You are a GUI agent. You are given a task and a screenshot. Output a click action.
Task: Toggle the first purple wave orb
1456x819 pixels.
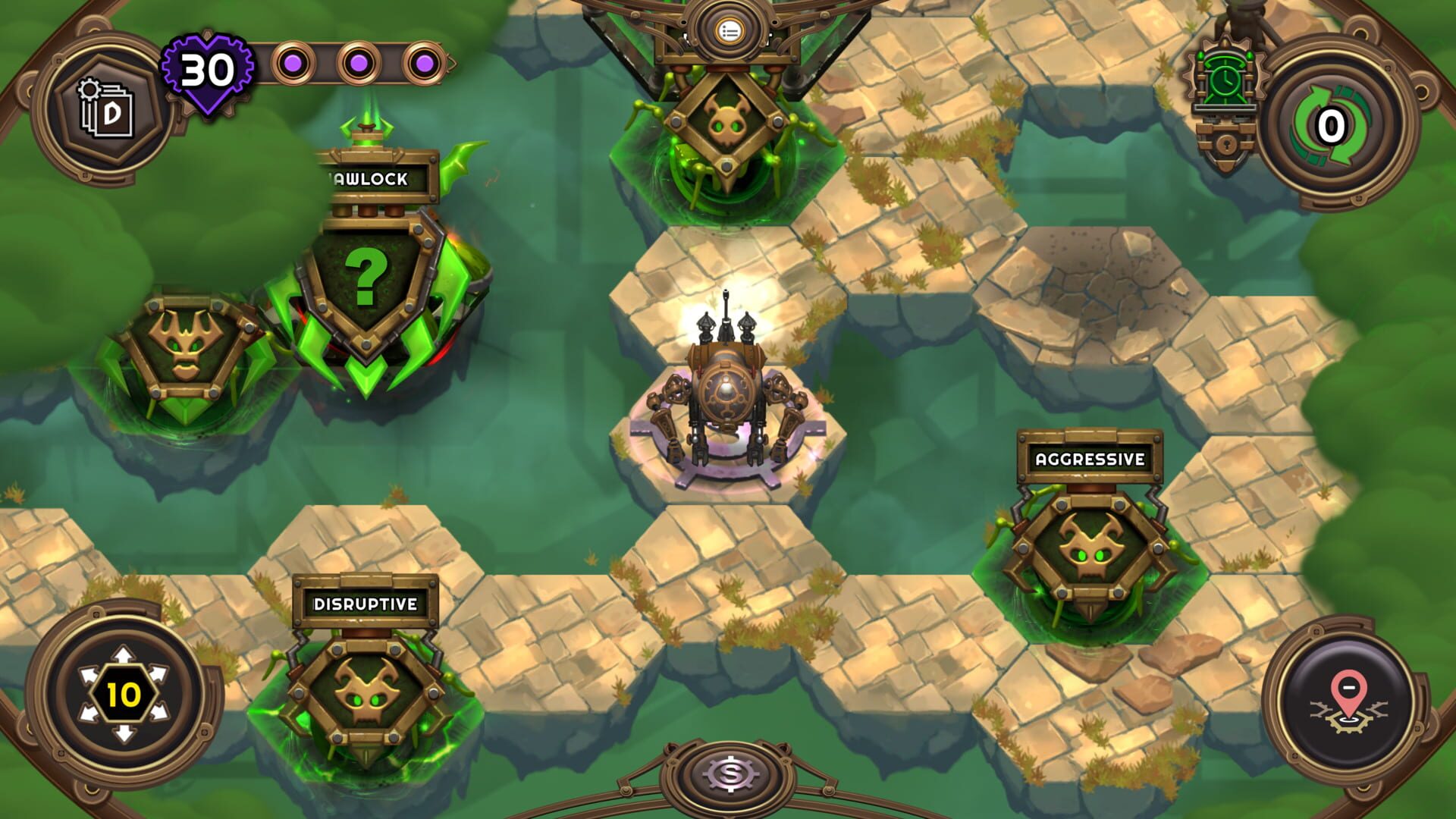click(293, 64)
